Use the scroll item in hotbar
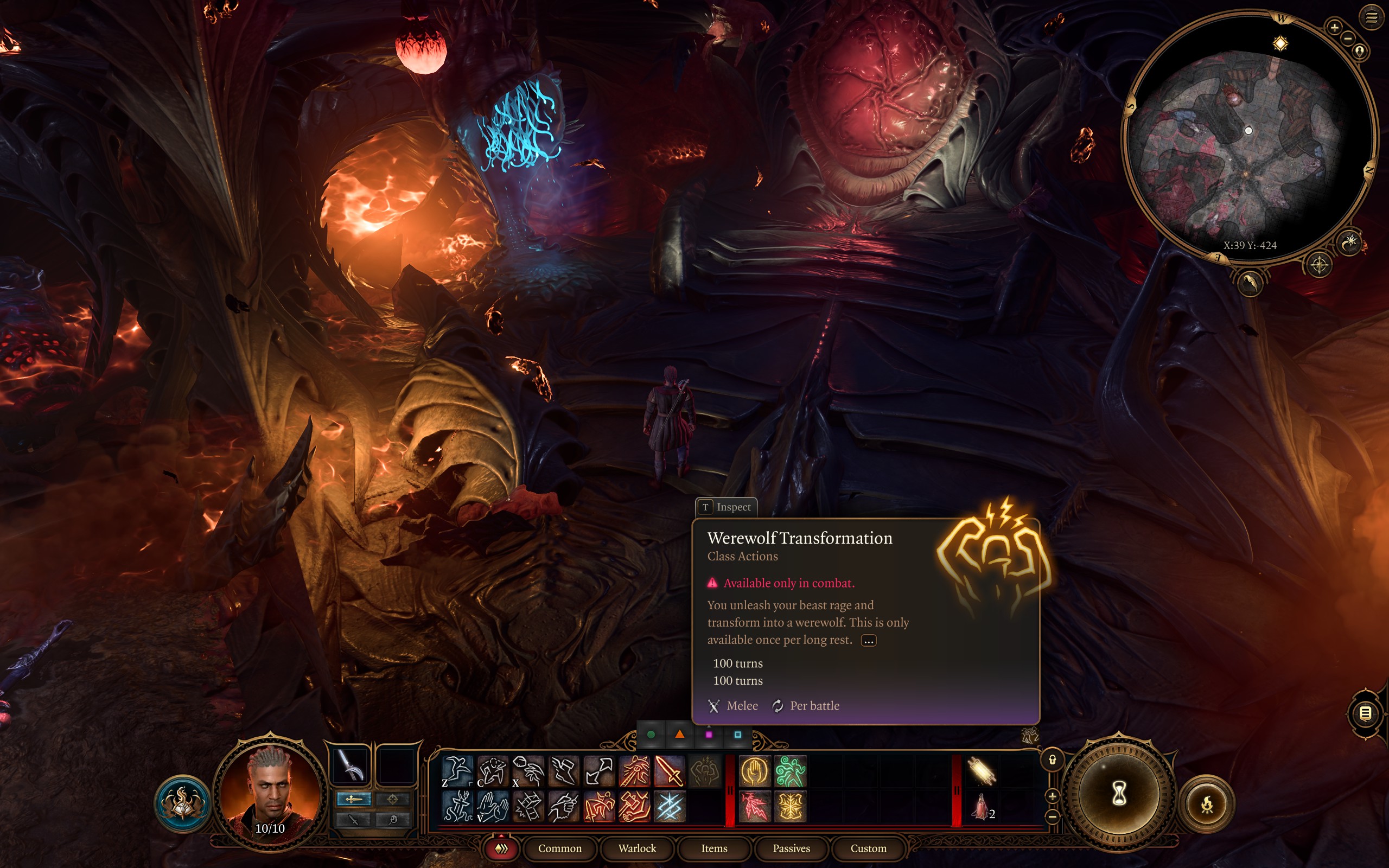Screen dimensions: 1389x868 tap(982, 771)
